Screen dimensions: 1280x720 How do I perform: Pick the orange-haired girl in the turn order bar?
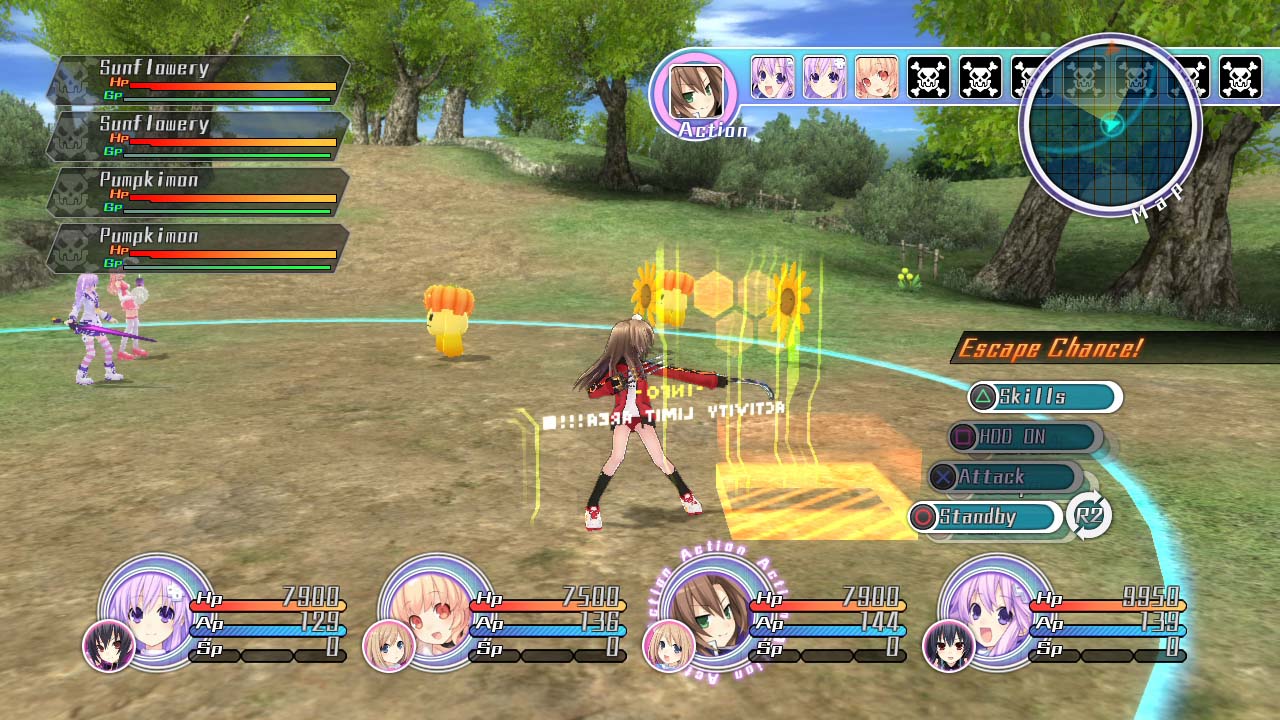coord(876,78)
